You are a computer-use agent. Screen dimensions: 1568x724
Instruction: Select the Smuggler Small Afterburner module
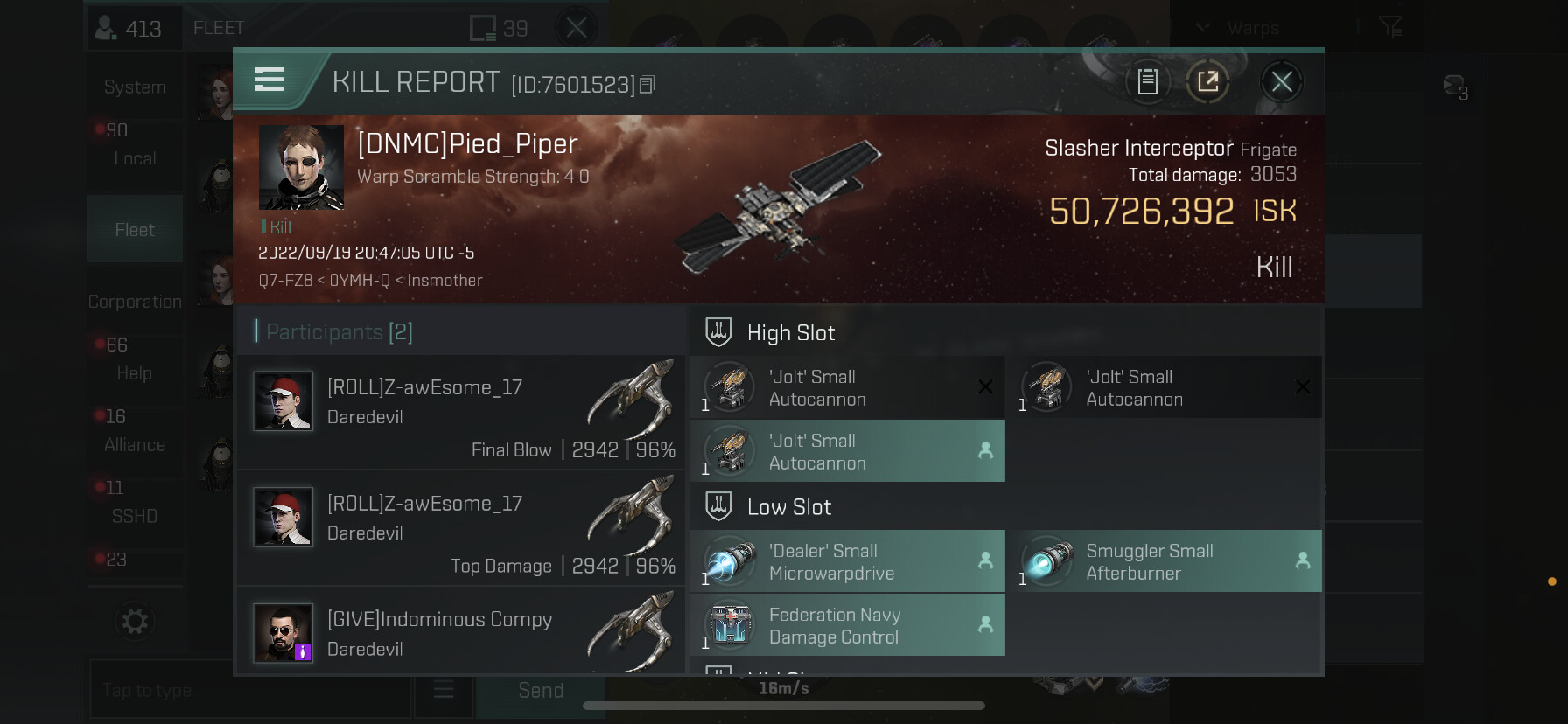coord(1164,561)
